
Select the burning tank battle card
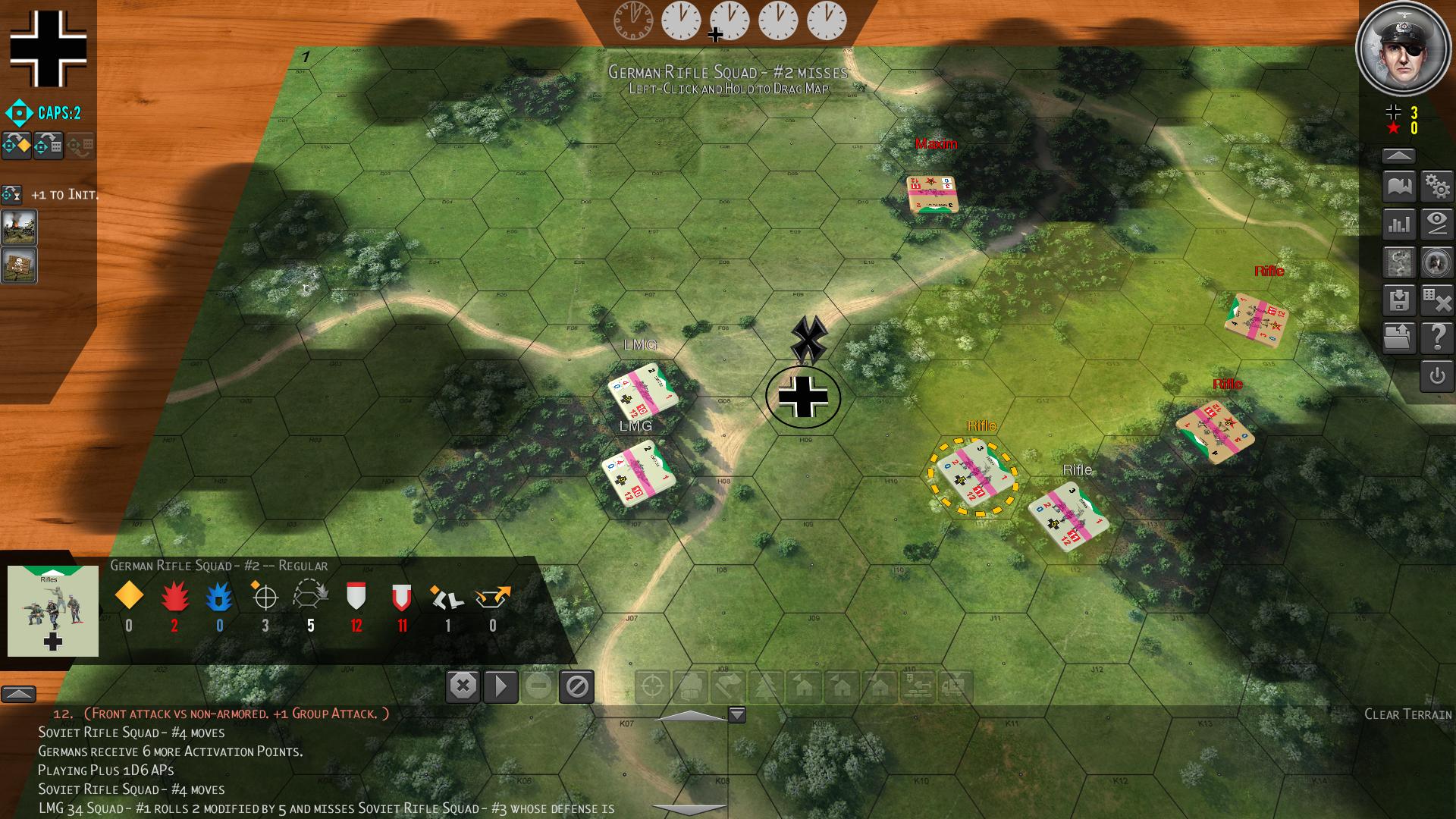[x=19, y=227]
